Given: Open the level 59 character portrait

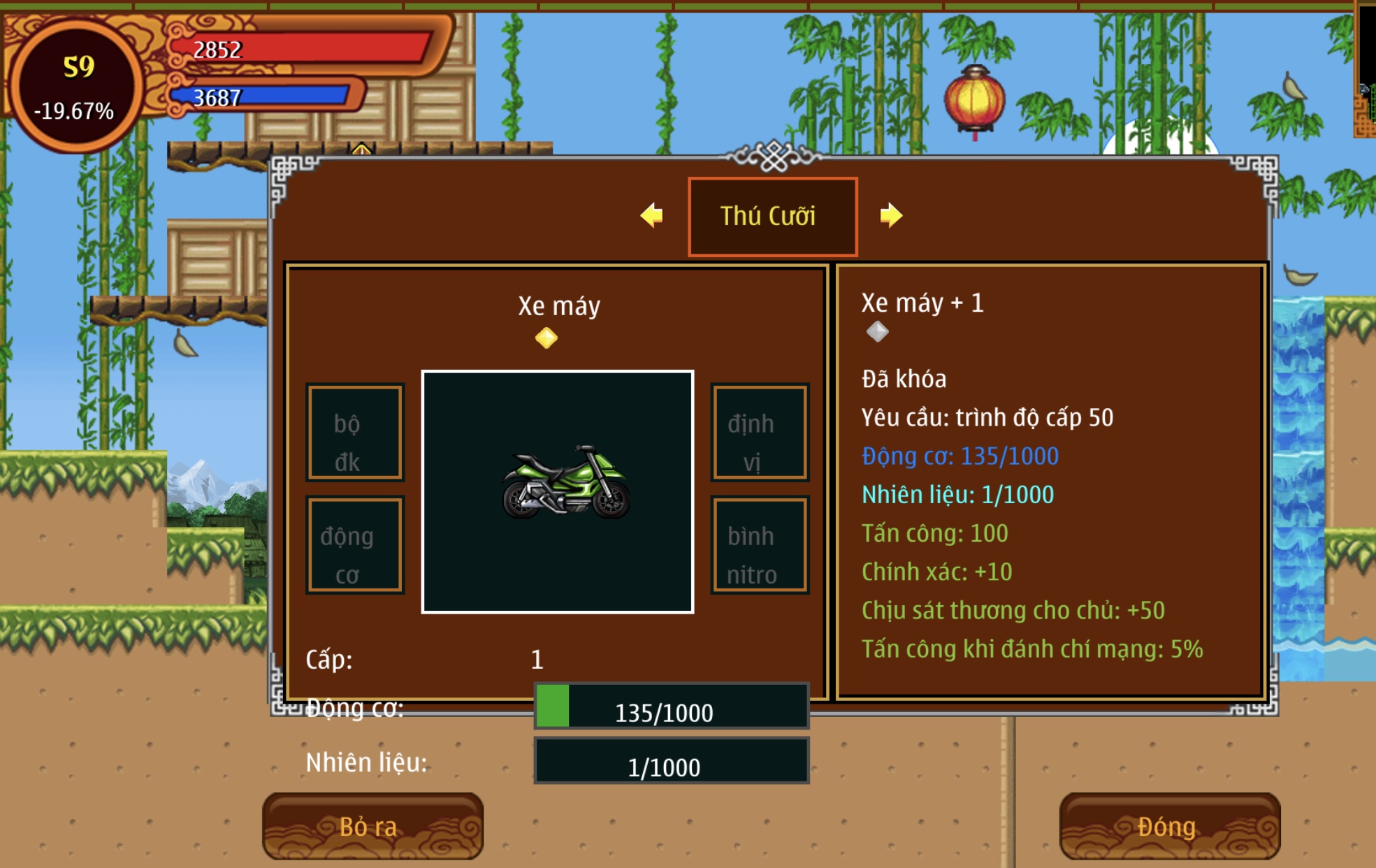Looking at the screenshot, I should (77, 85).
